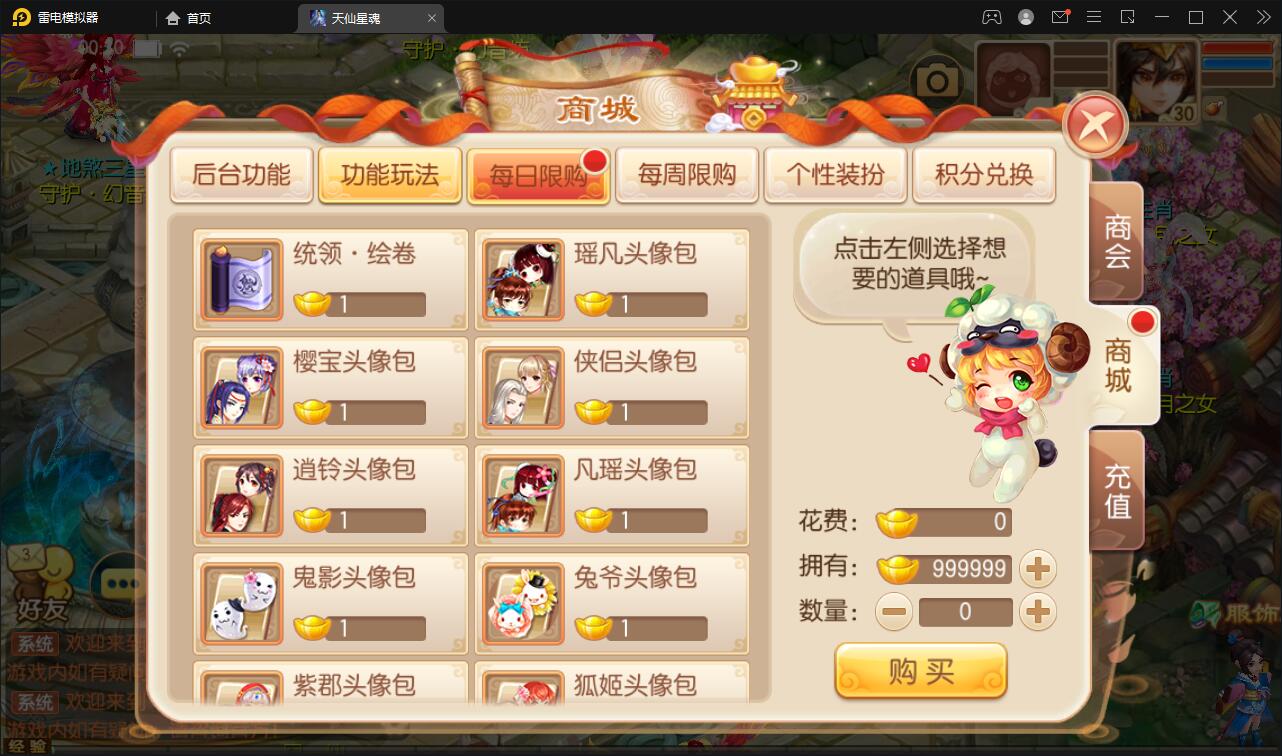Click the sheep mascot avatar at top right
This screenshot has width=1282, height=756.
1013,75
